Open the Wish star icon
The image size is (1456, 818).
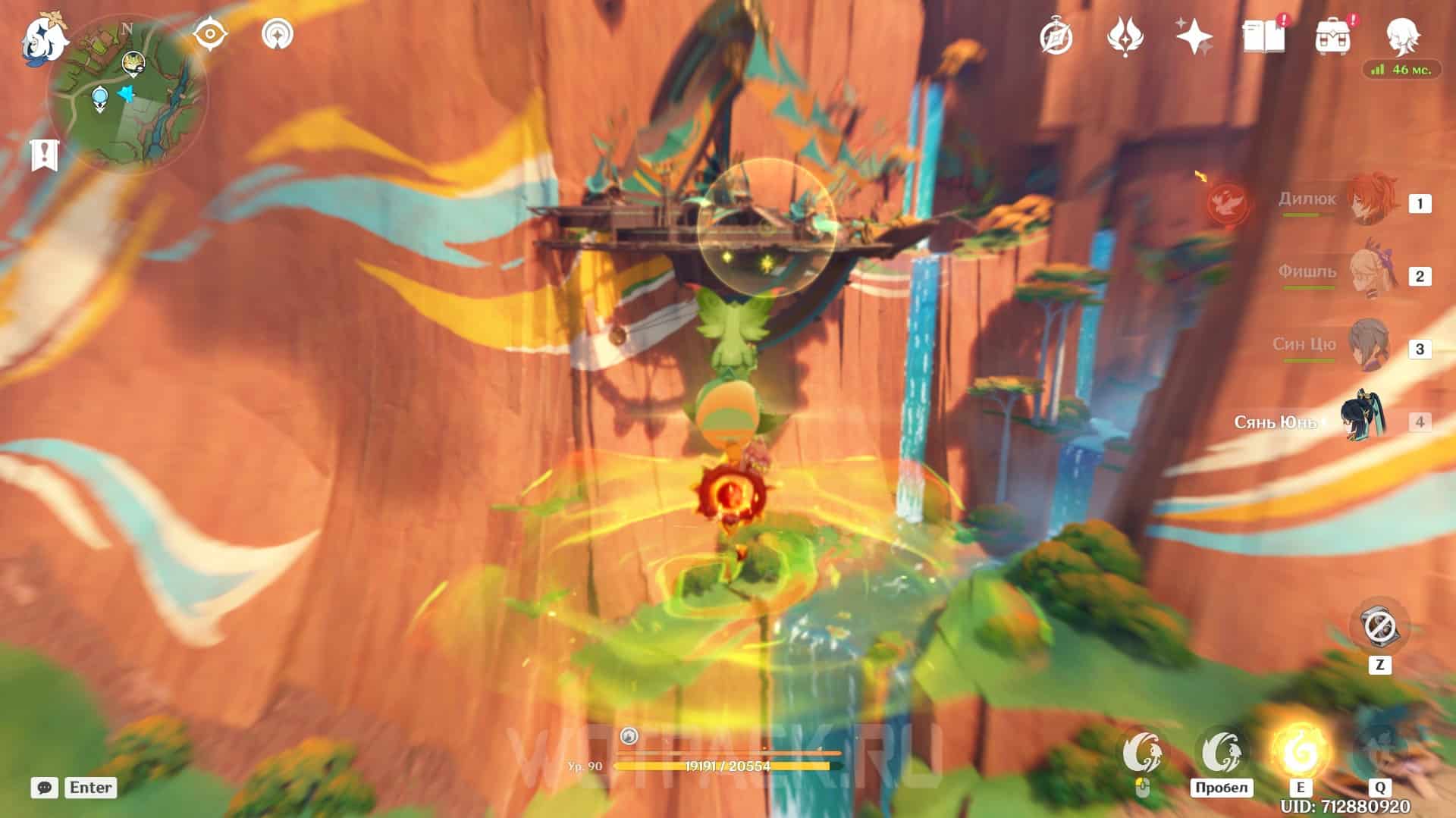point(1194,37)
